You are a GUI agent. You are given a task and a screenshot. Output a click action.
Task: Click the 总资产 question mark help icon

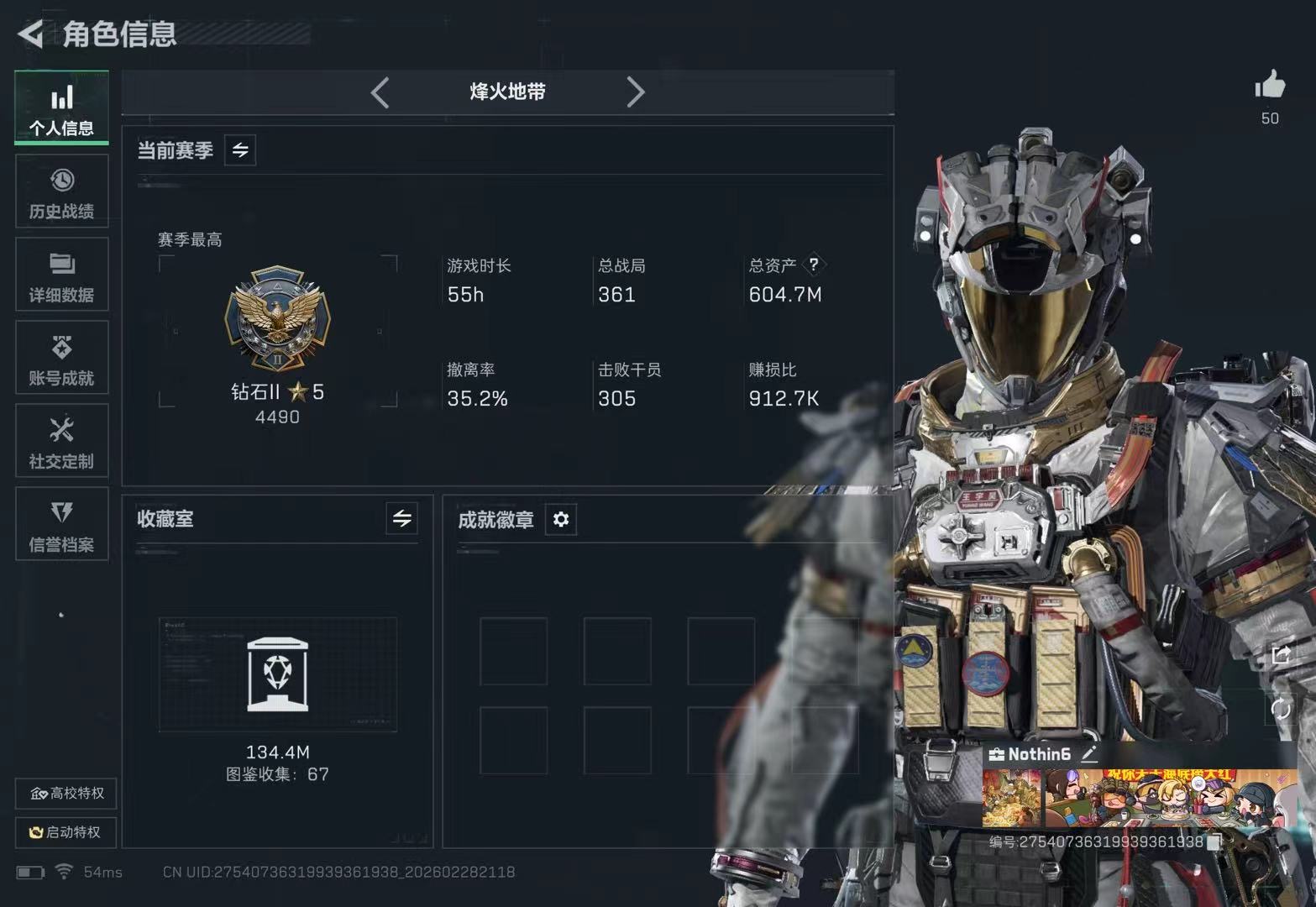[813, 265]
